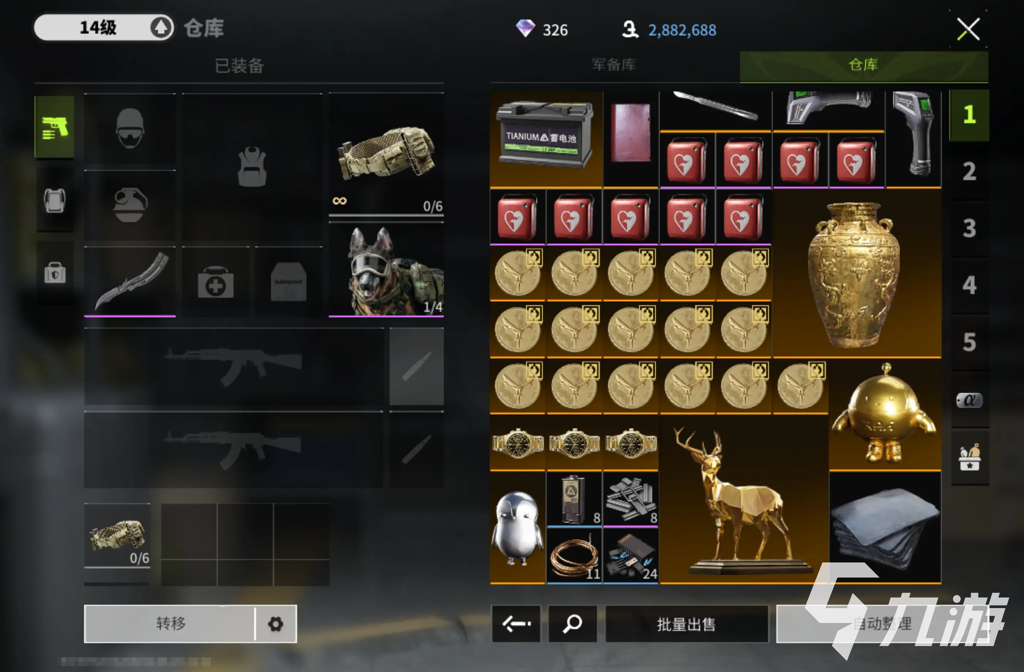This screenshot has width=1024, height=672.
Task: Select the golden vase item
Action: 855,273
